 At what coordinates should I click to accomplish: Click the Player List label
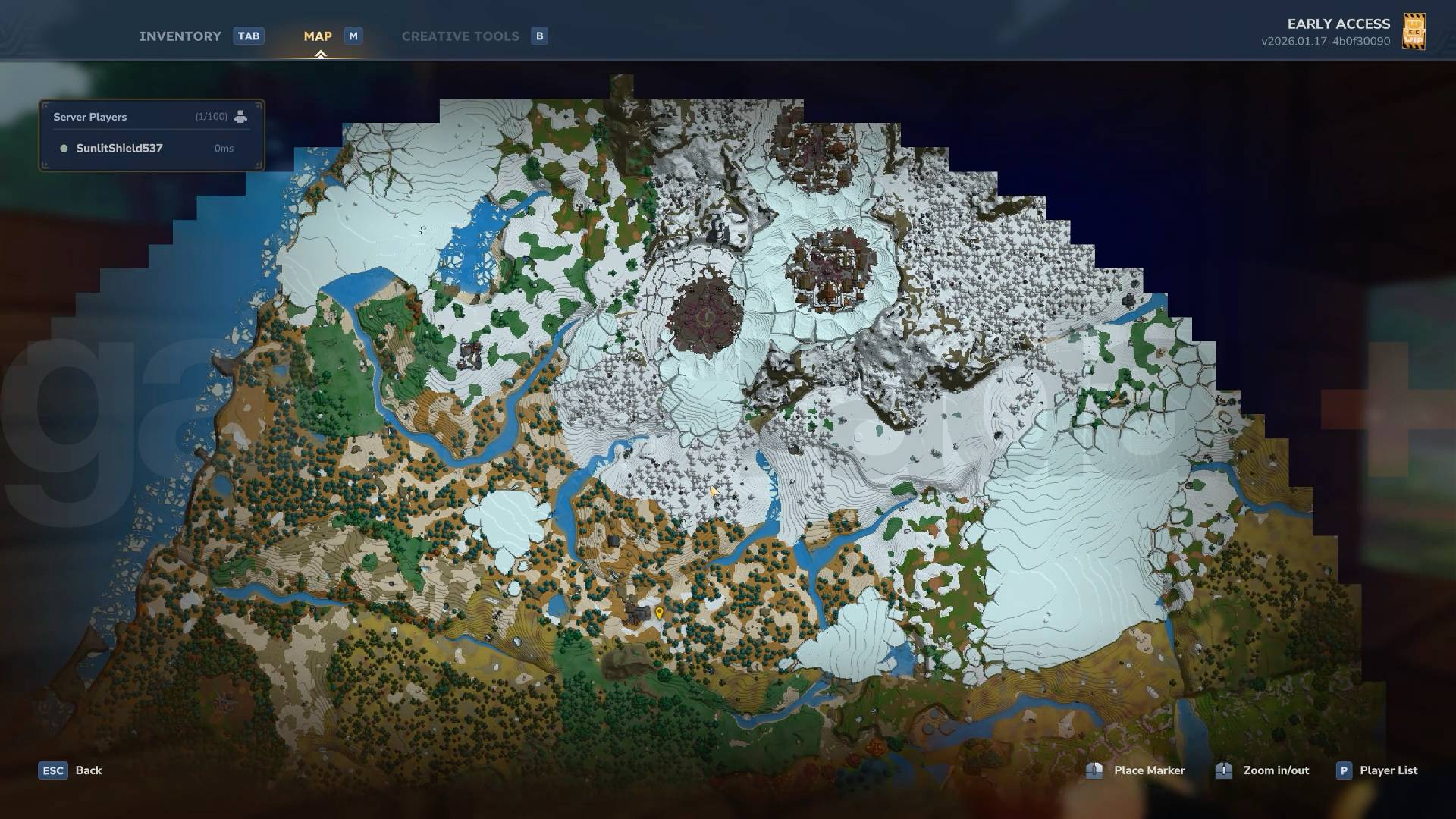(1388, 770)
